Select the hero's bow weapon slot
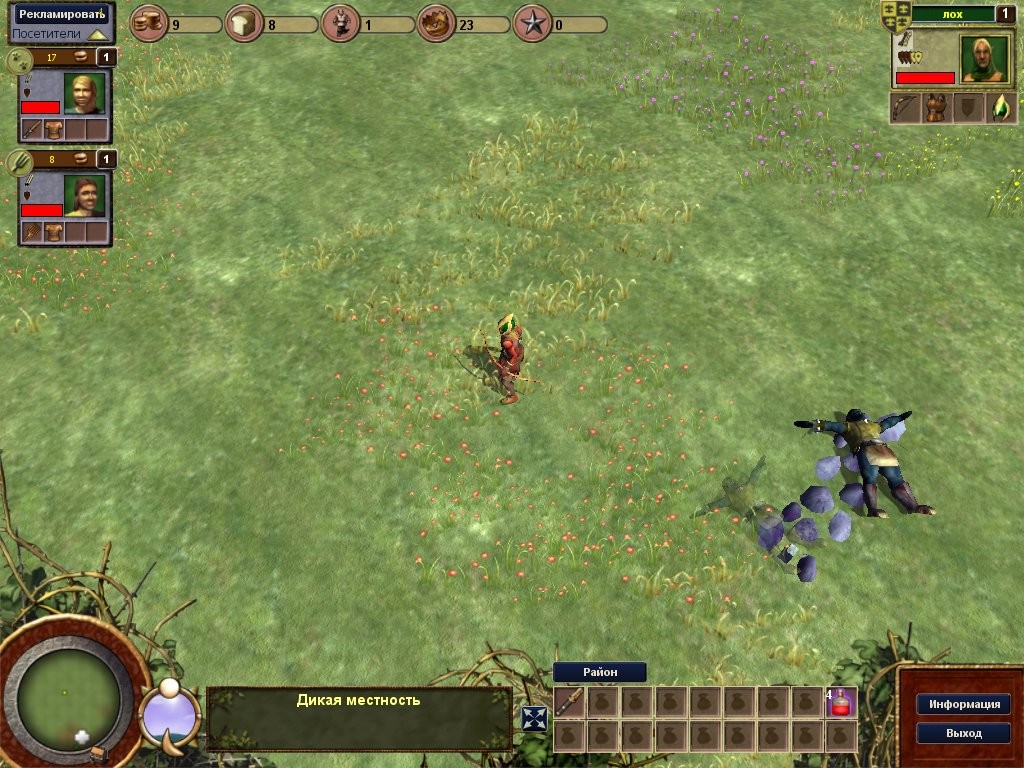 pos(906,108)
